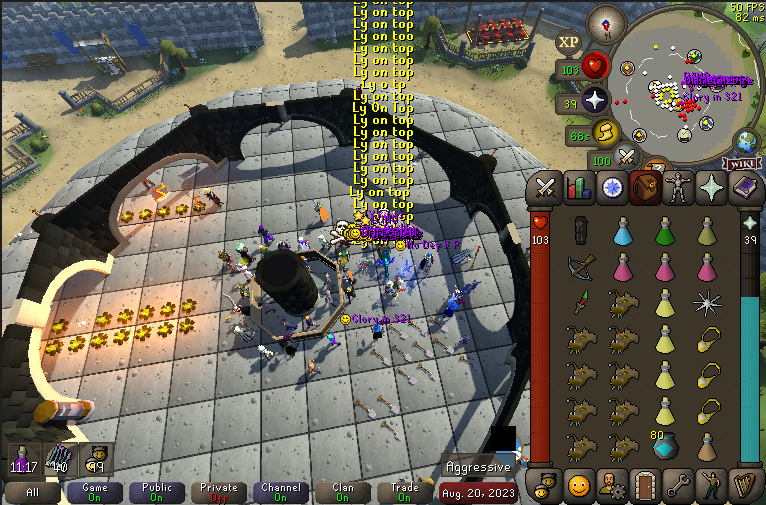The image size is (766, 505).
Task: Switch chat to the Clan filter
Action: (343, 492)
